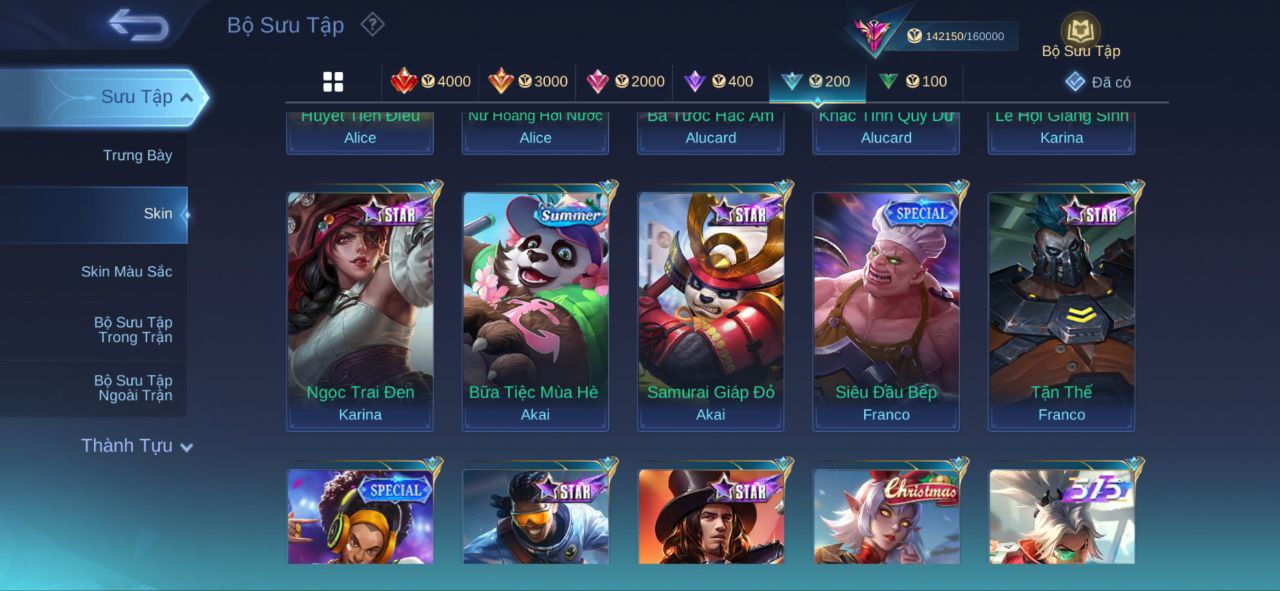Open Bộ Sưu Tập Ngoài Trận
The height and width of the screenshot is (591, 1280).
click(x=133, y=388)
